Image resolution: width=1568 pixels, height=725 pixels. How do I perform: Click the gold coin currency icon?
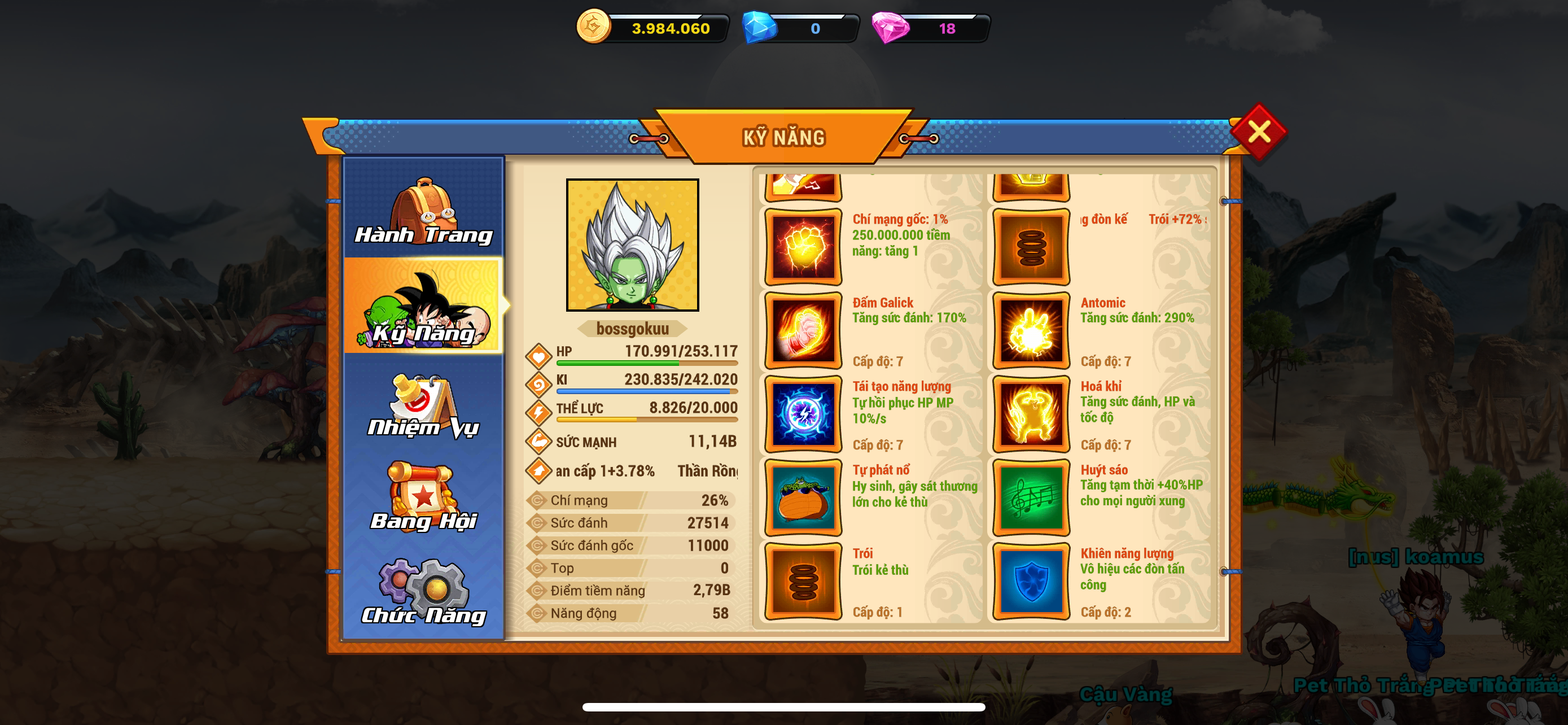593,27
